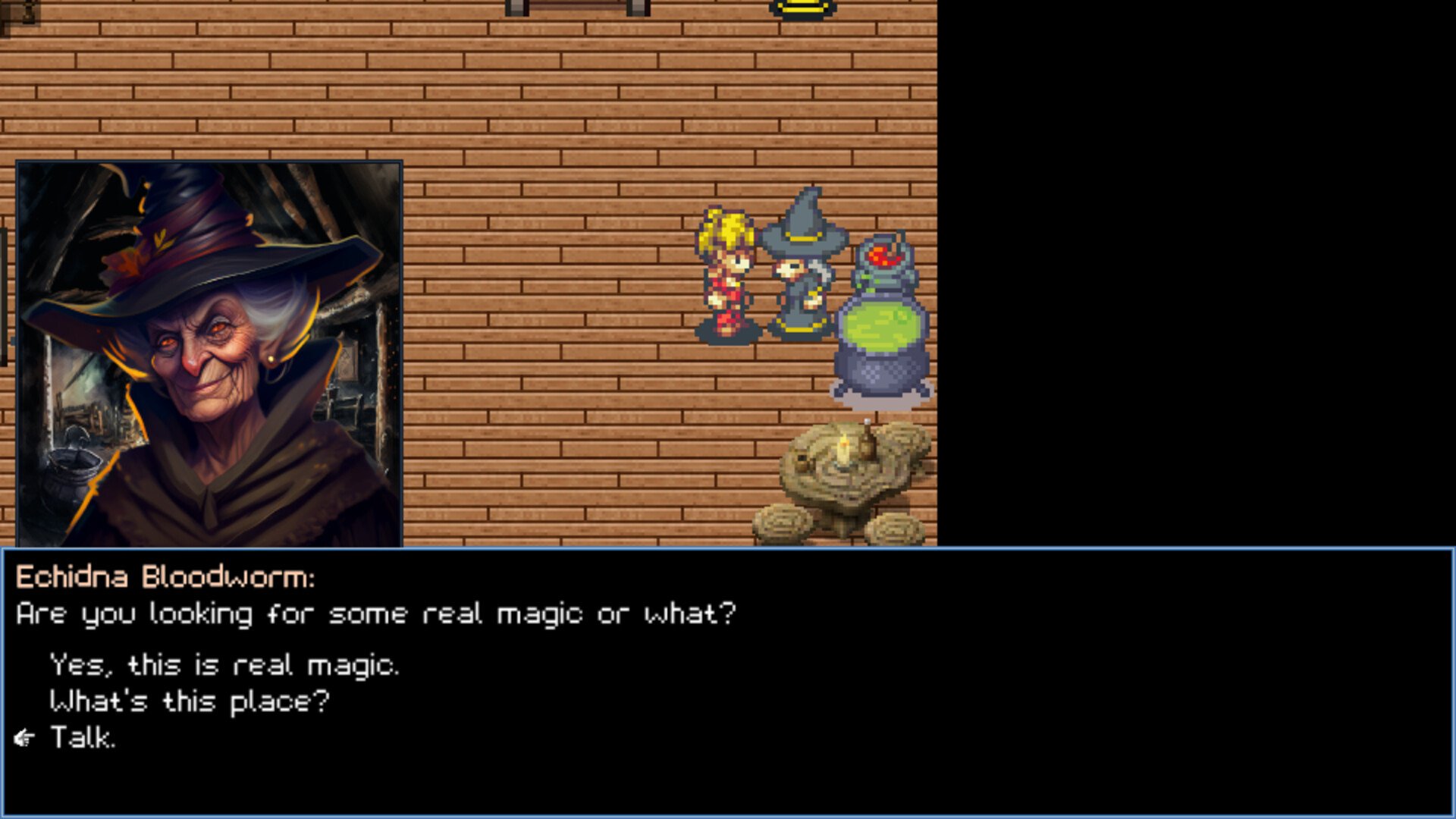The image size is (1456, 819).
Task: Click the speaker name 'Echidna Bloodworm:'
Action: point(163,579)
